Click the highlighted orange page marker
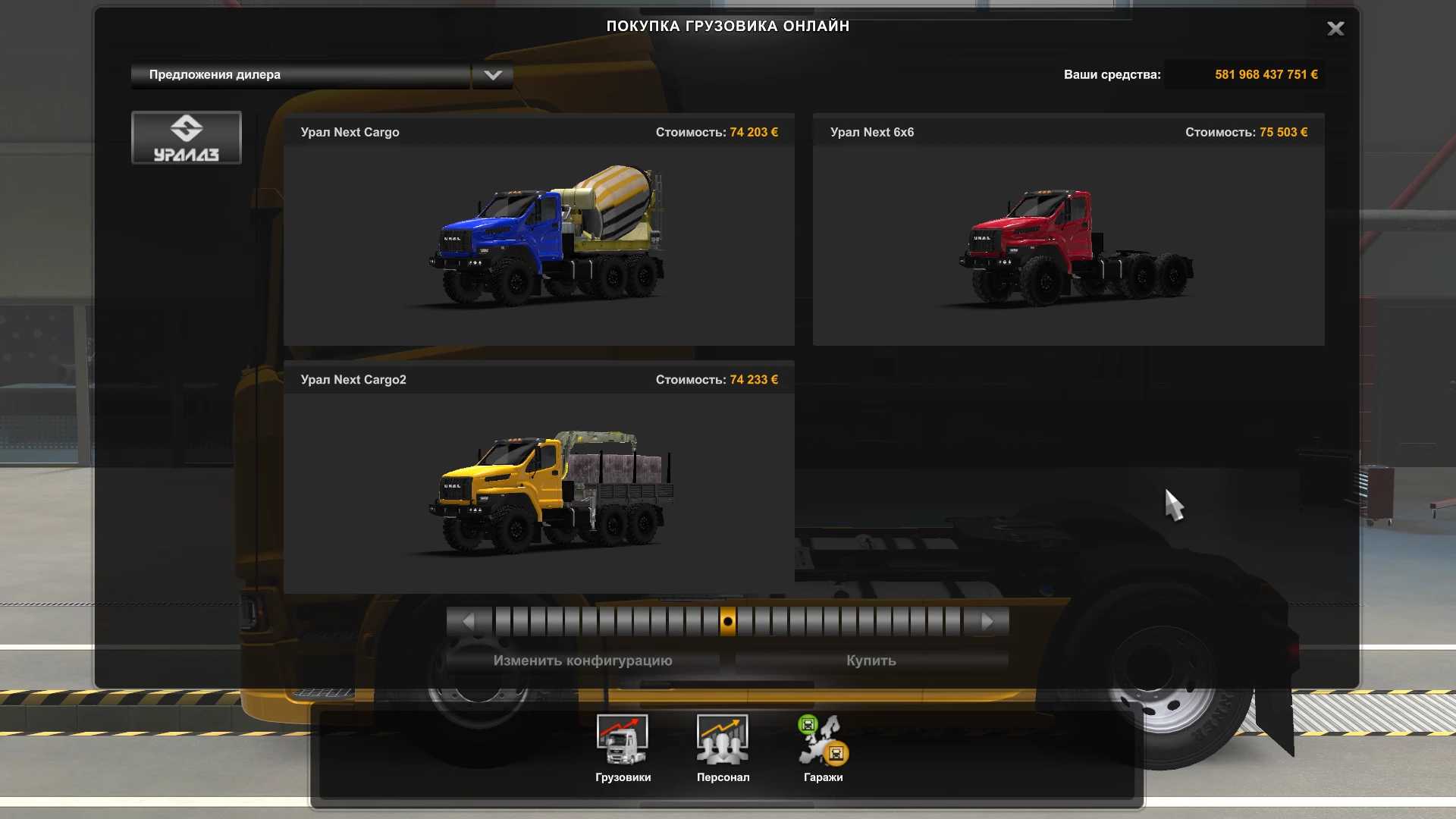Screen dimensions: 1456x819 coord(727,622)
